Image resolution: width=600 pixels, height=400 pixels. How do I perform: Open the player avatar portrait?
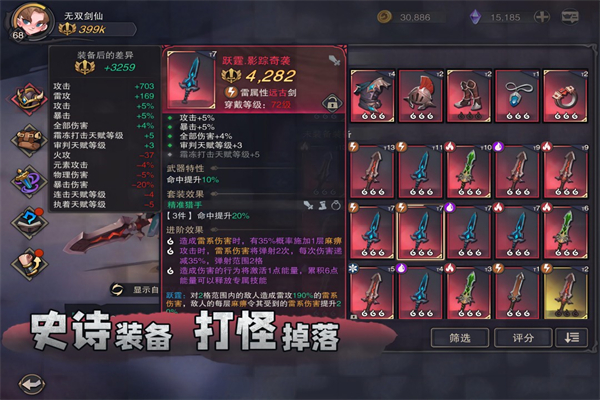26,22
